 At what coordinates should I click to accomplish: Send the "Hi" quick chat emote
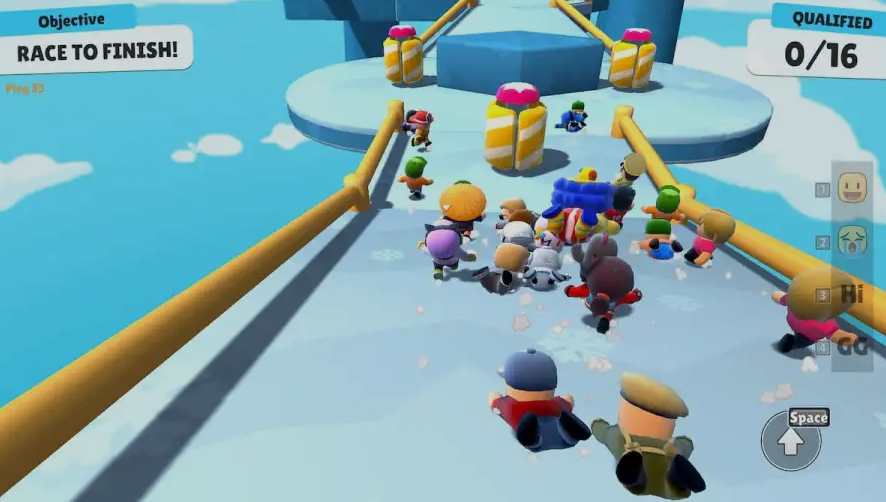tap(852, 294)
